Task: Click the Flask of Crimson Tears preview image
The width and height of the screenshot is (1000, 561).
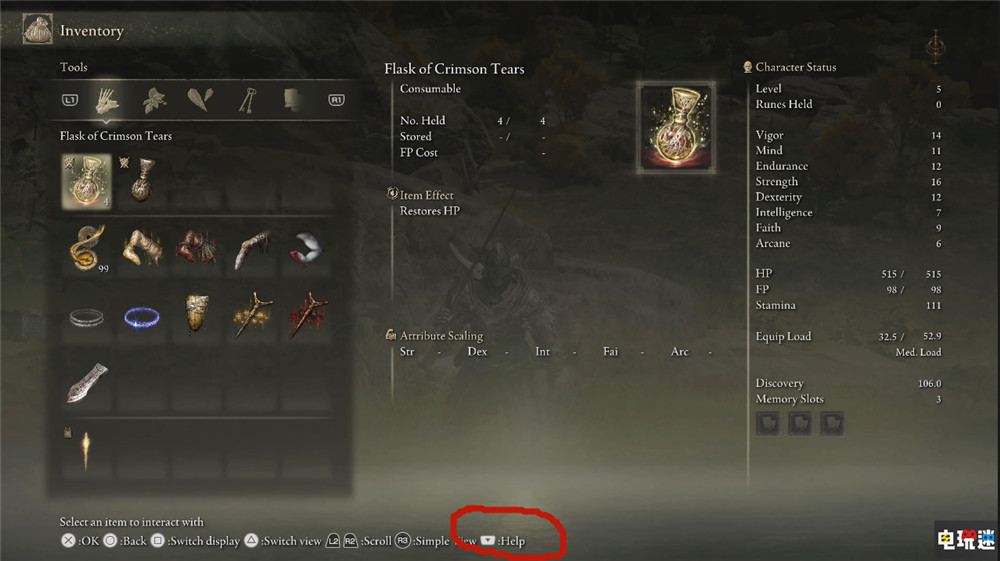Action: (x=675, y=123)
